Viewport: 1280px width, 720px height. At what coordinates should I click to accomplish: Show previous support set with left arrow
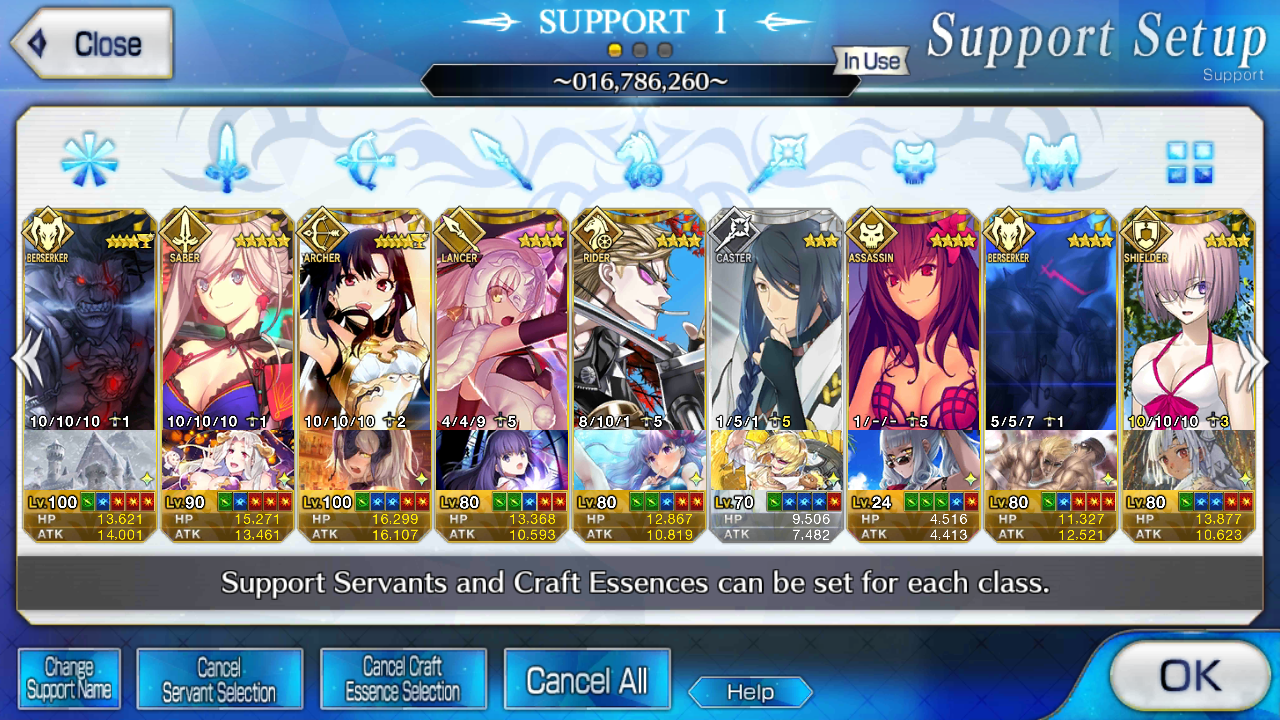pyautogui.click(x=24, y=360)
